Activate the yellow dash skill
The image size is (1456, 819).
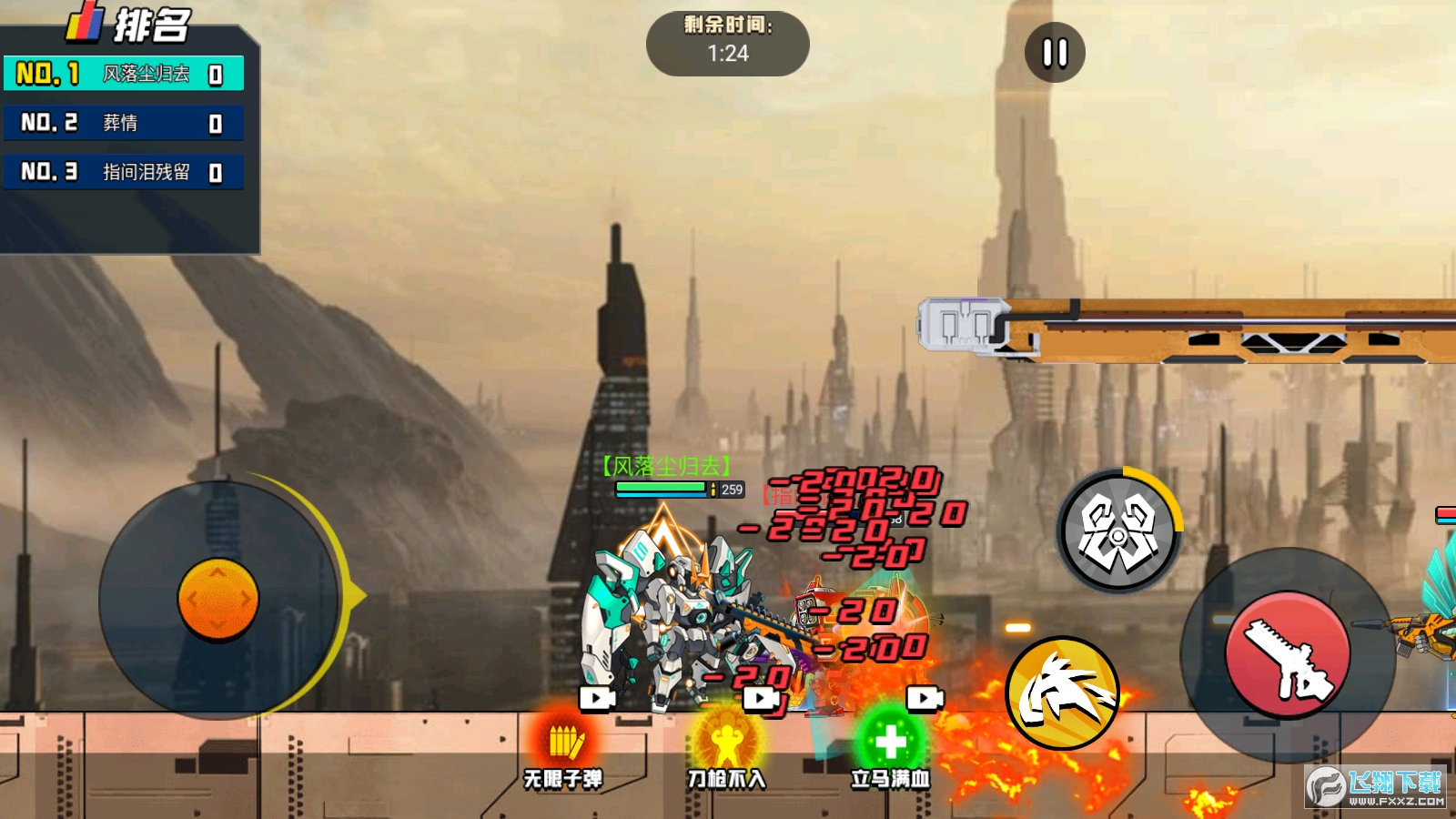[1062, 693]
